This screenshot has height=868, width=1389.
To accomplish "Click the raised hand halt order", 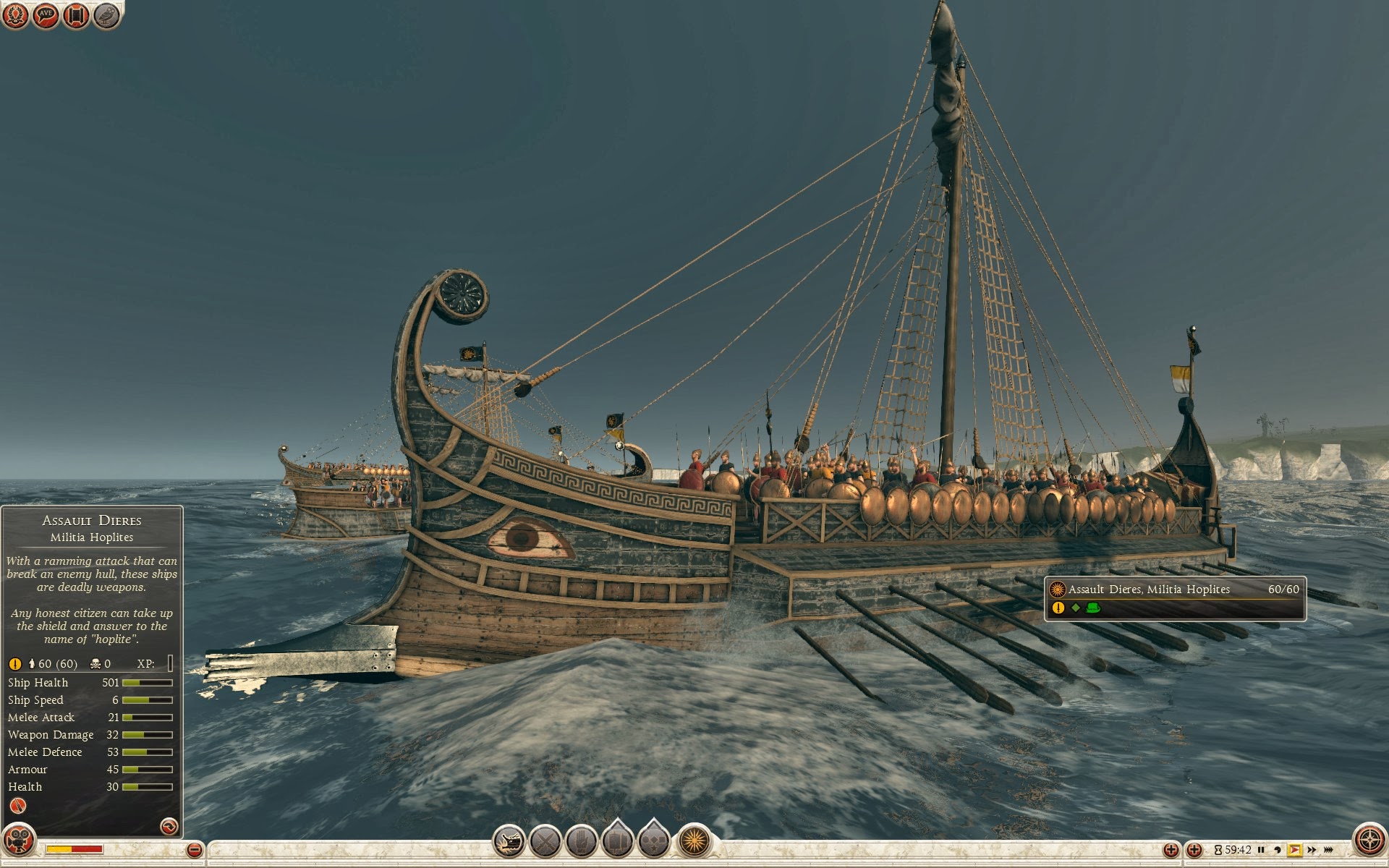I will tap(581, 841).
